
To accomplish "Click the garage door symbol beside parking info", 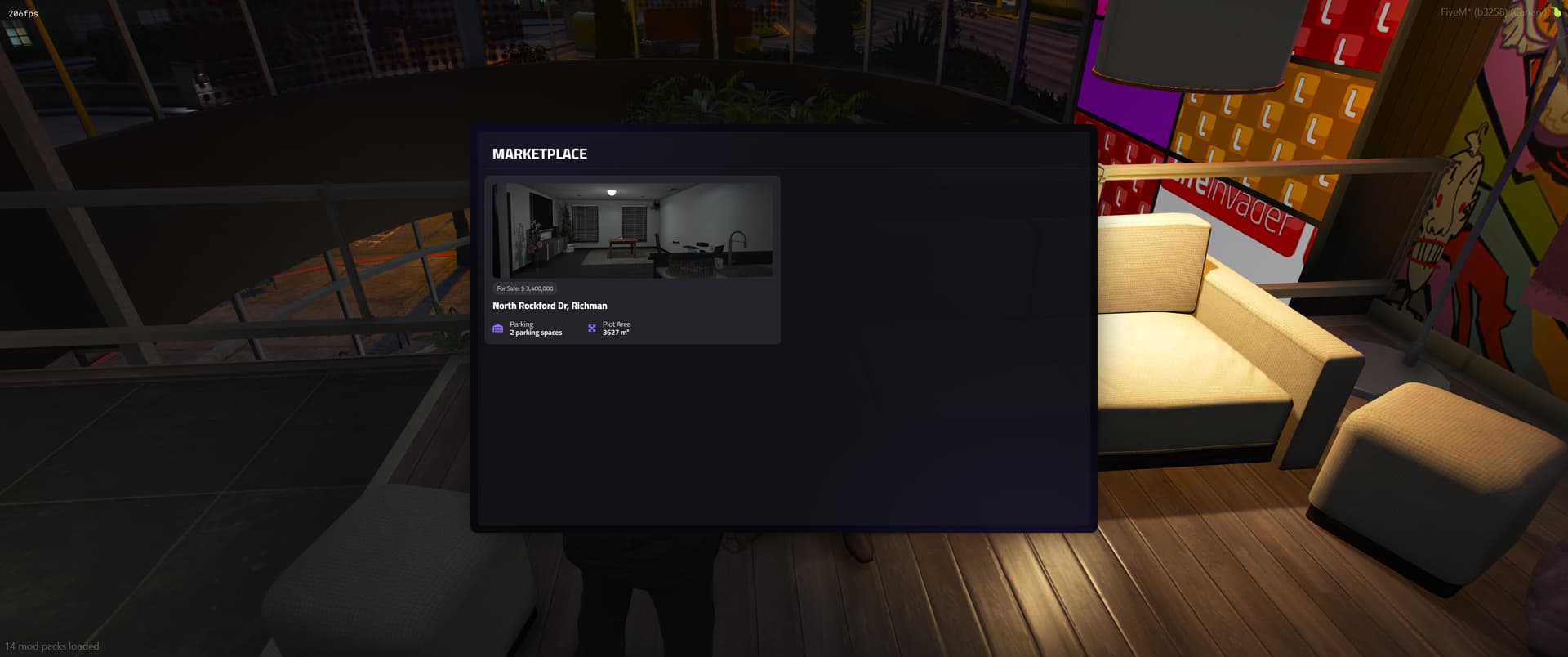I will [498, 328].
